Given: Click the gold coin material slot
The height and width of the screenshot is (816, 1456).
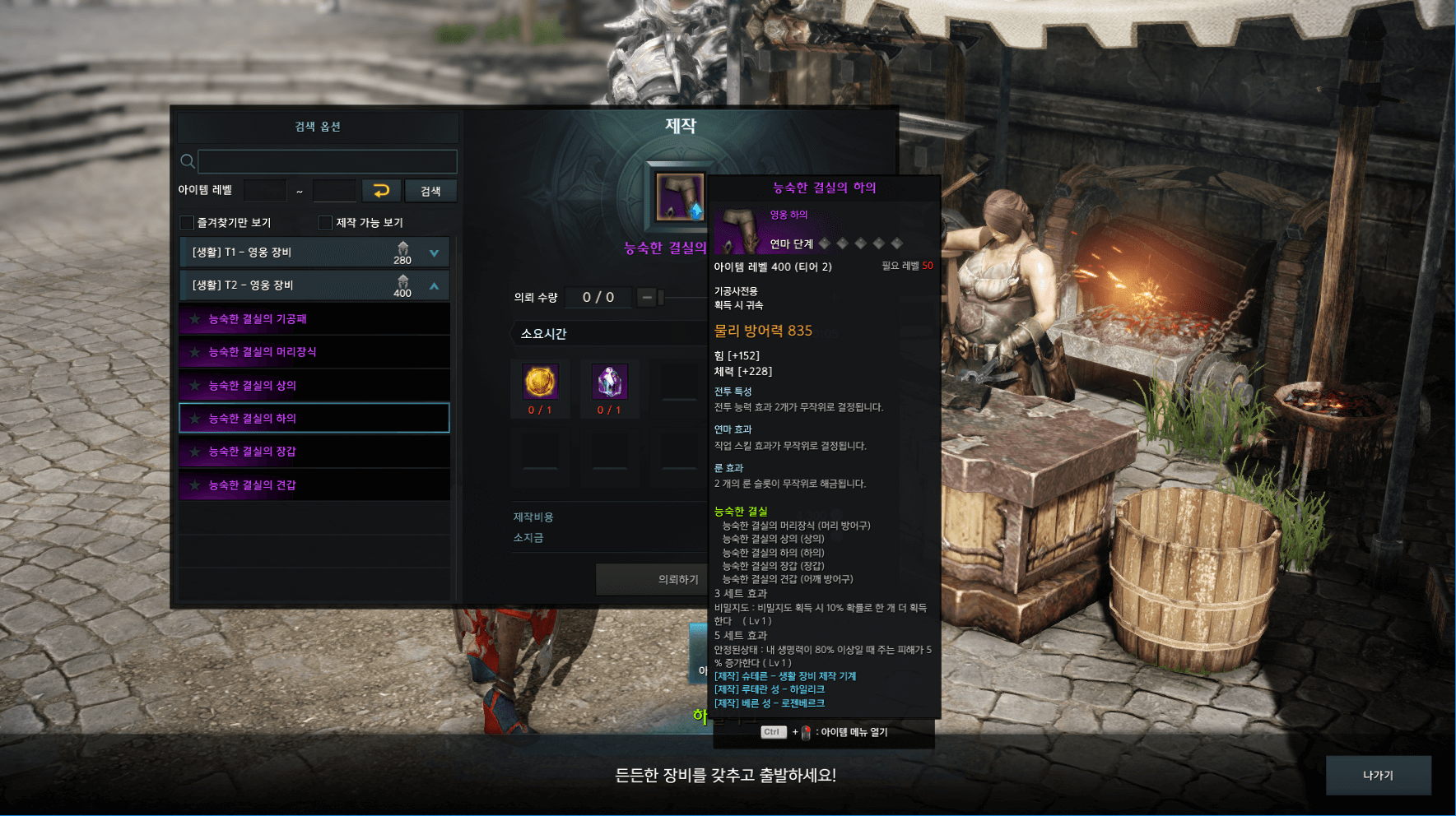Looking at the screenshot, I should coord(540,382).
